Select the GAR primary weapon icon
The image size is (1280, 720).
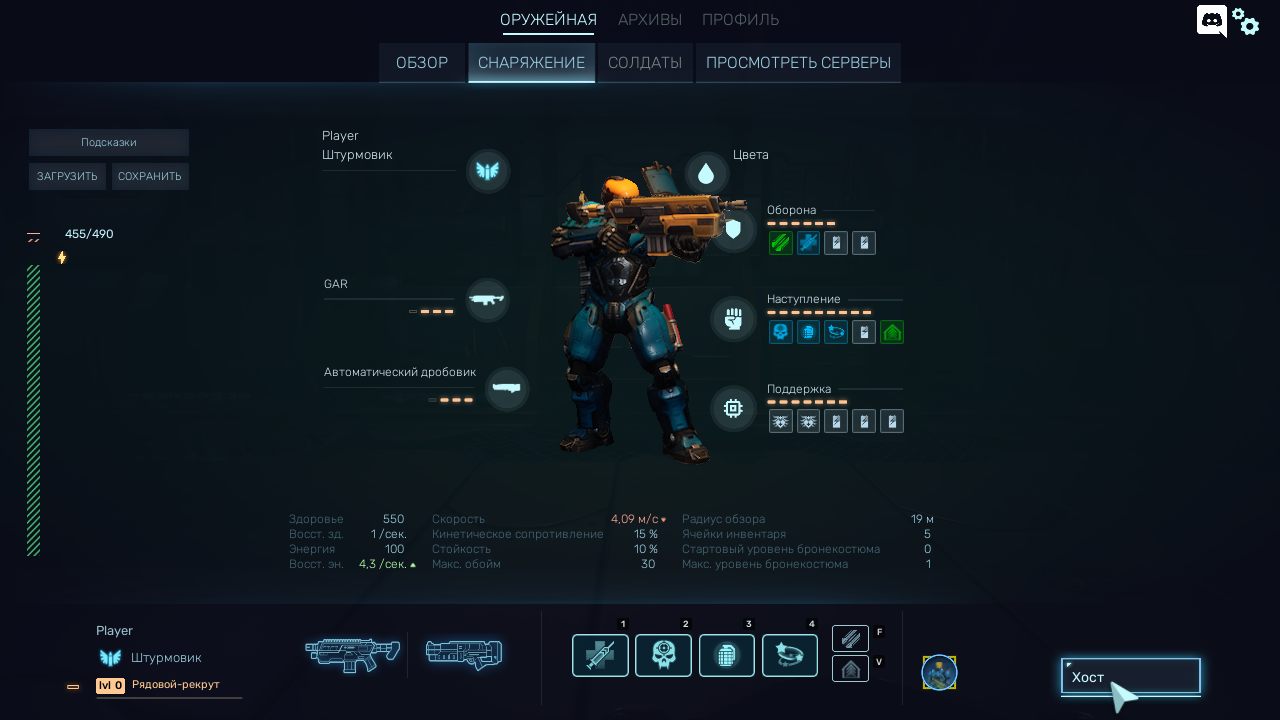click(x=487, y=299)
